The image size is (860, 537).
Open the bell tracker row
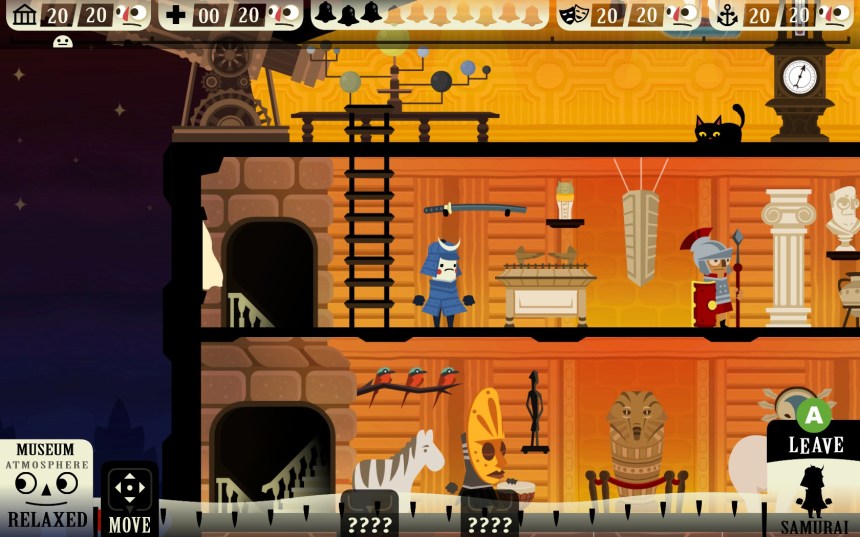[x=428, y=14]
